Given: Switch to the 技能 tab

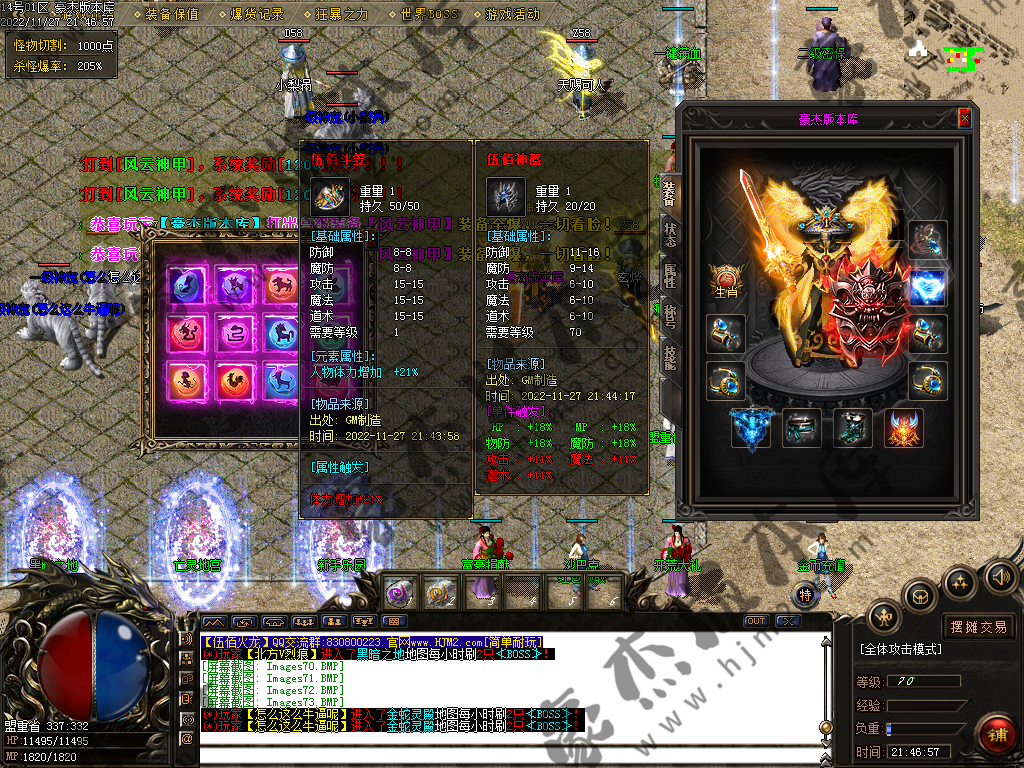Looking at the screenshot, I should coord(669,356).
